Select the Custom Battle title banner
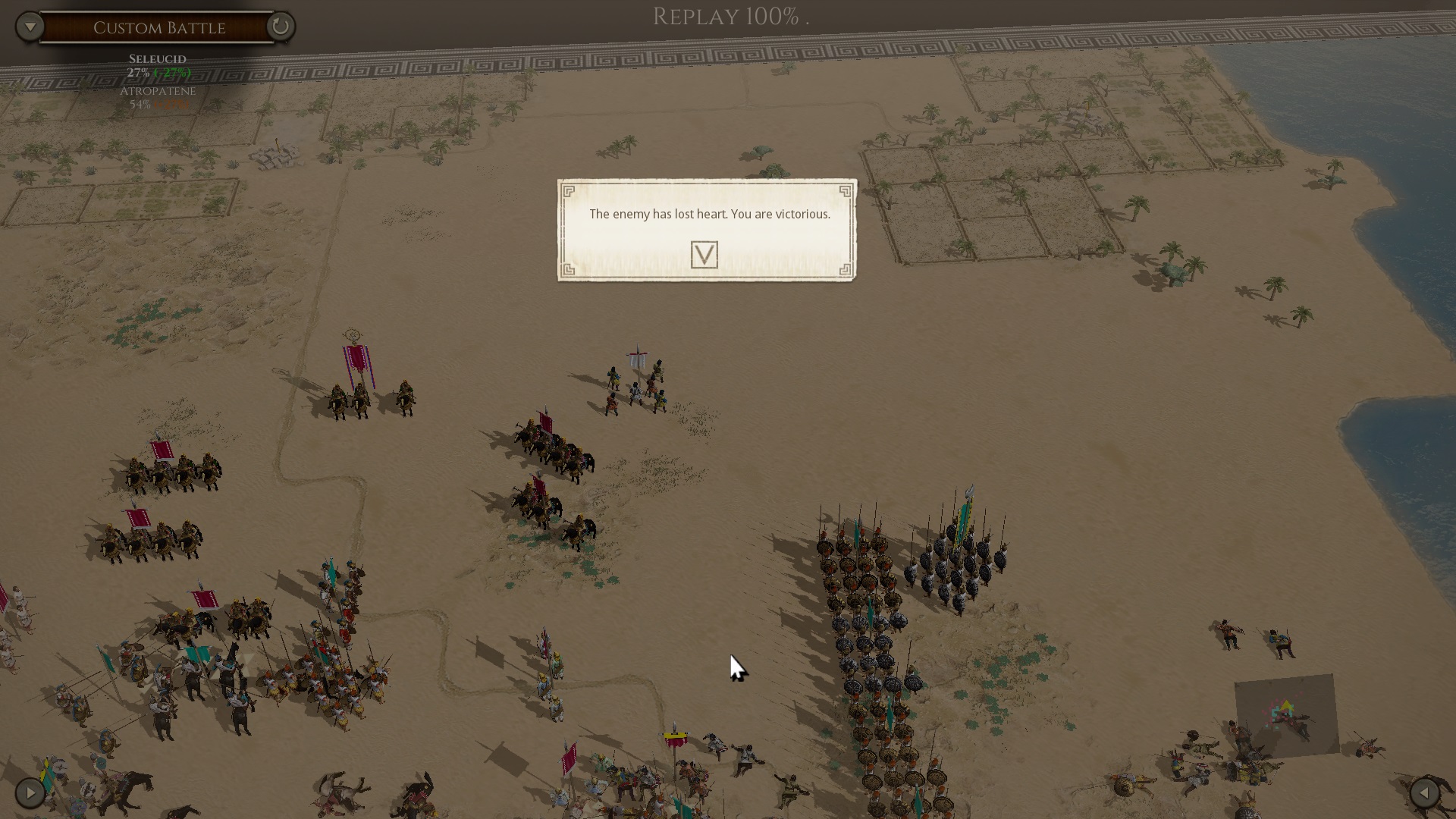 pos(158,28)
